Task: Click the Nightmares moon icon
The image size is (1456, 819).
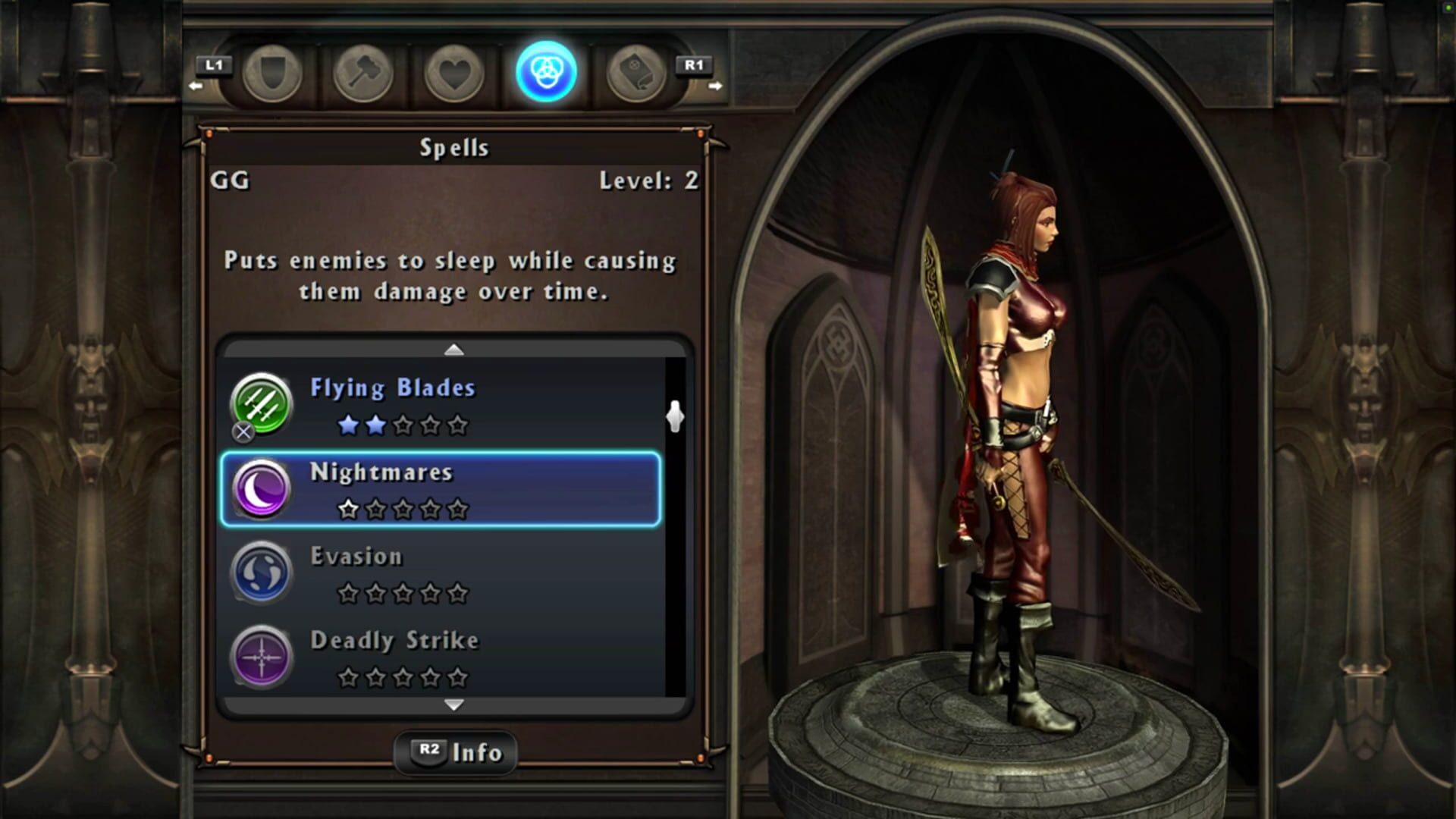Action: click(x=262, y=489)
